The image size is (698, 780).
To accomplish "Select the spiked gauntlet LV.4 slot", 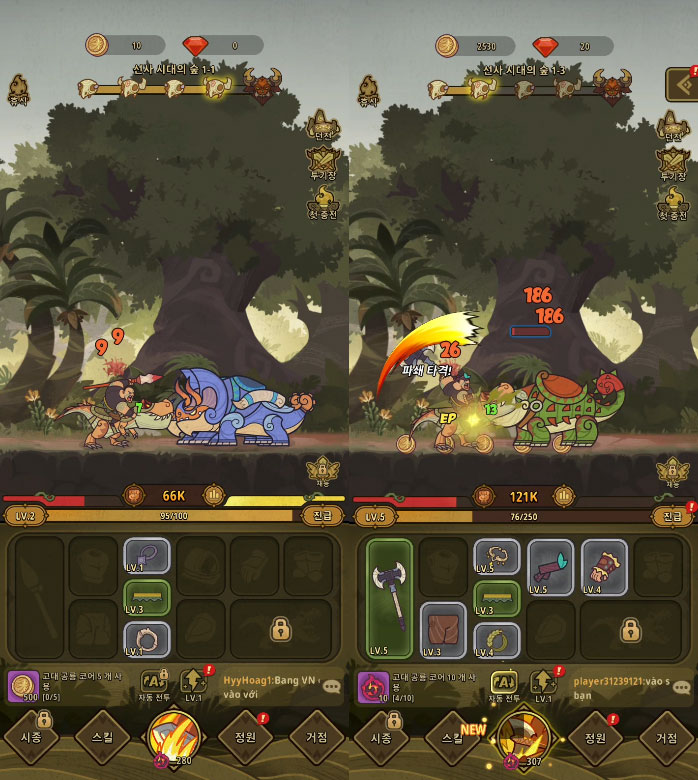I will tap(604, 568).
